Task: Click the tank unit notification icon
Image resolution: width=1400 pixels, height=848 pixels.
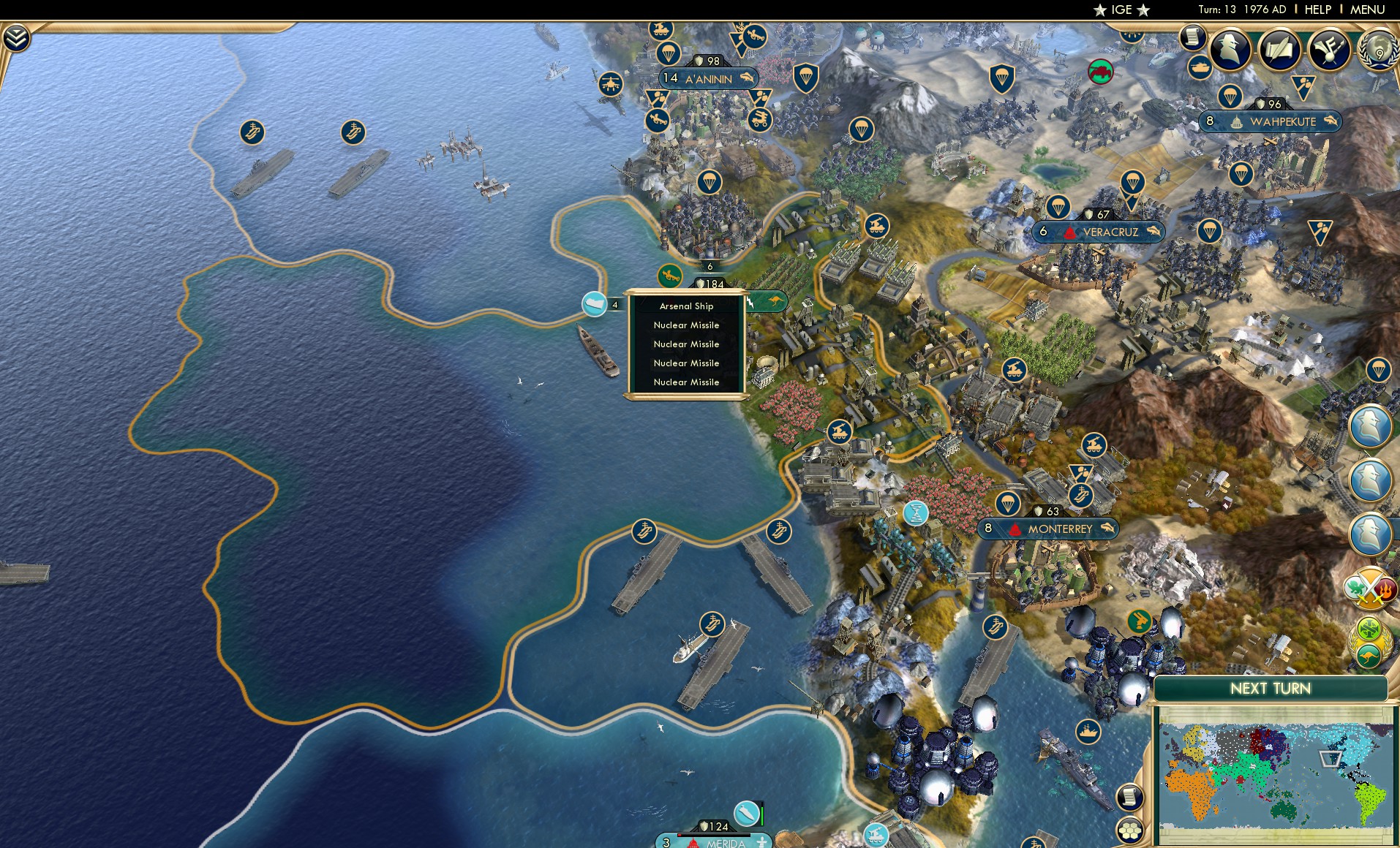Action: click(1200, 69)
